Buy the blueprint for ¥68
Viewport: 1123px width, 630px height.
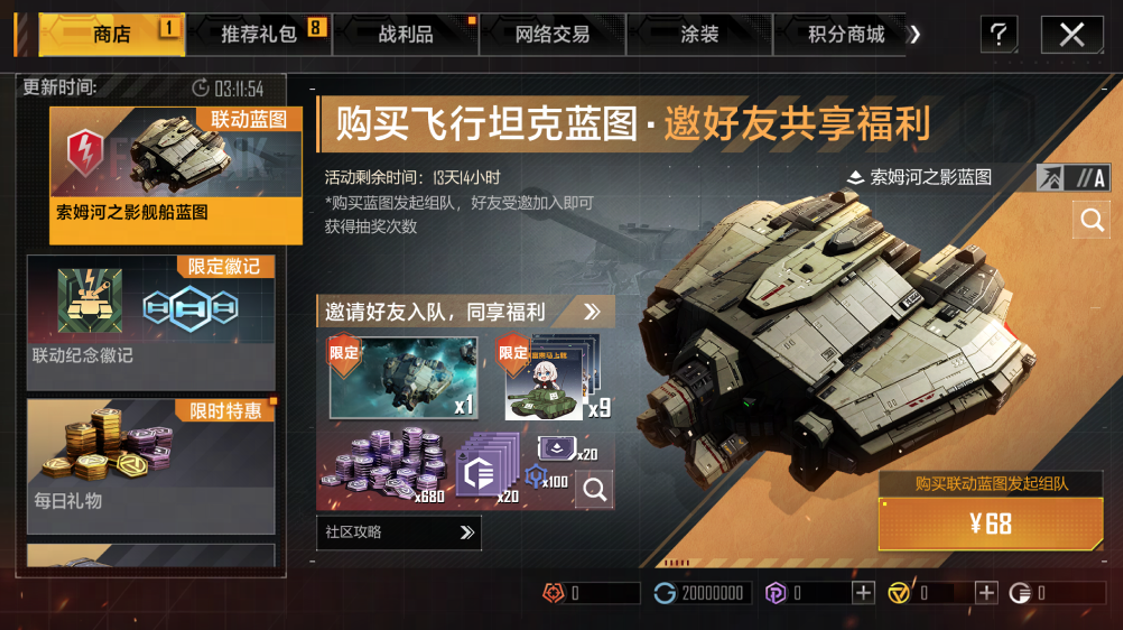pos(991,524)
